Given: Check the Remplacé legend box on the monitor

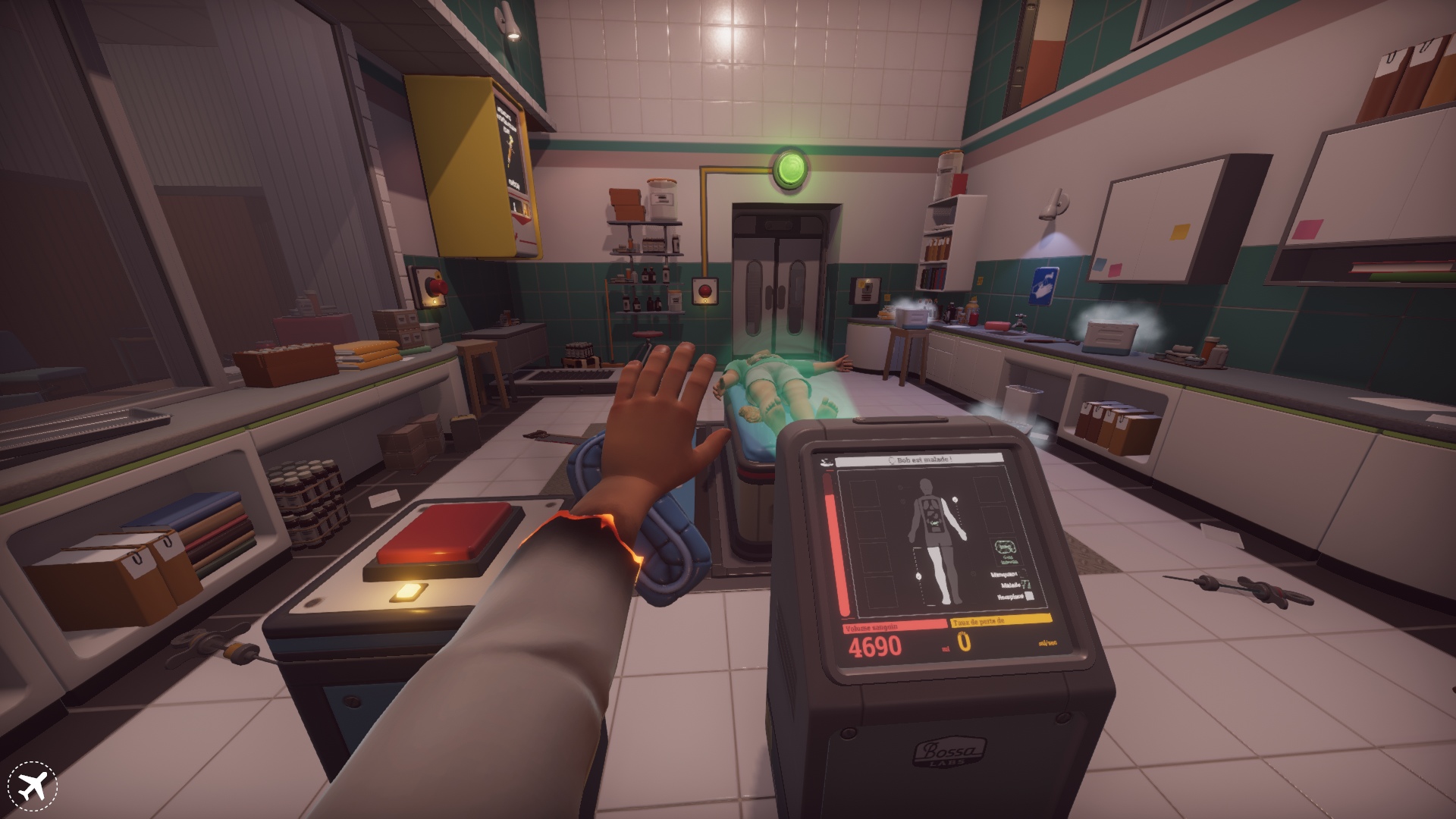Looking at the screenshot, I should click(1029, 596).
